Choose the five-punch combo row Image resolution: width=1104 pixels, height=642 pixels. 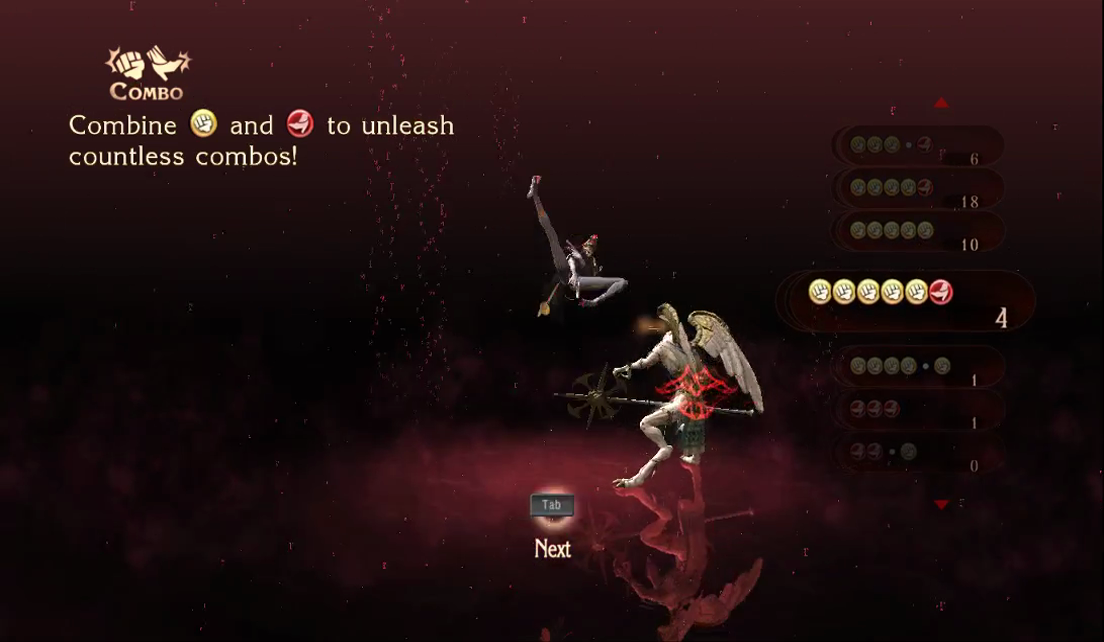click(917, 231)
